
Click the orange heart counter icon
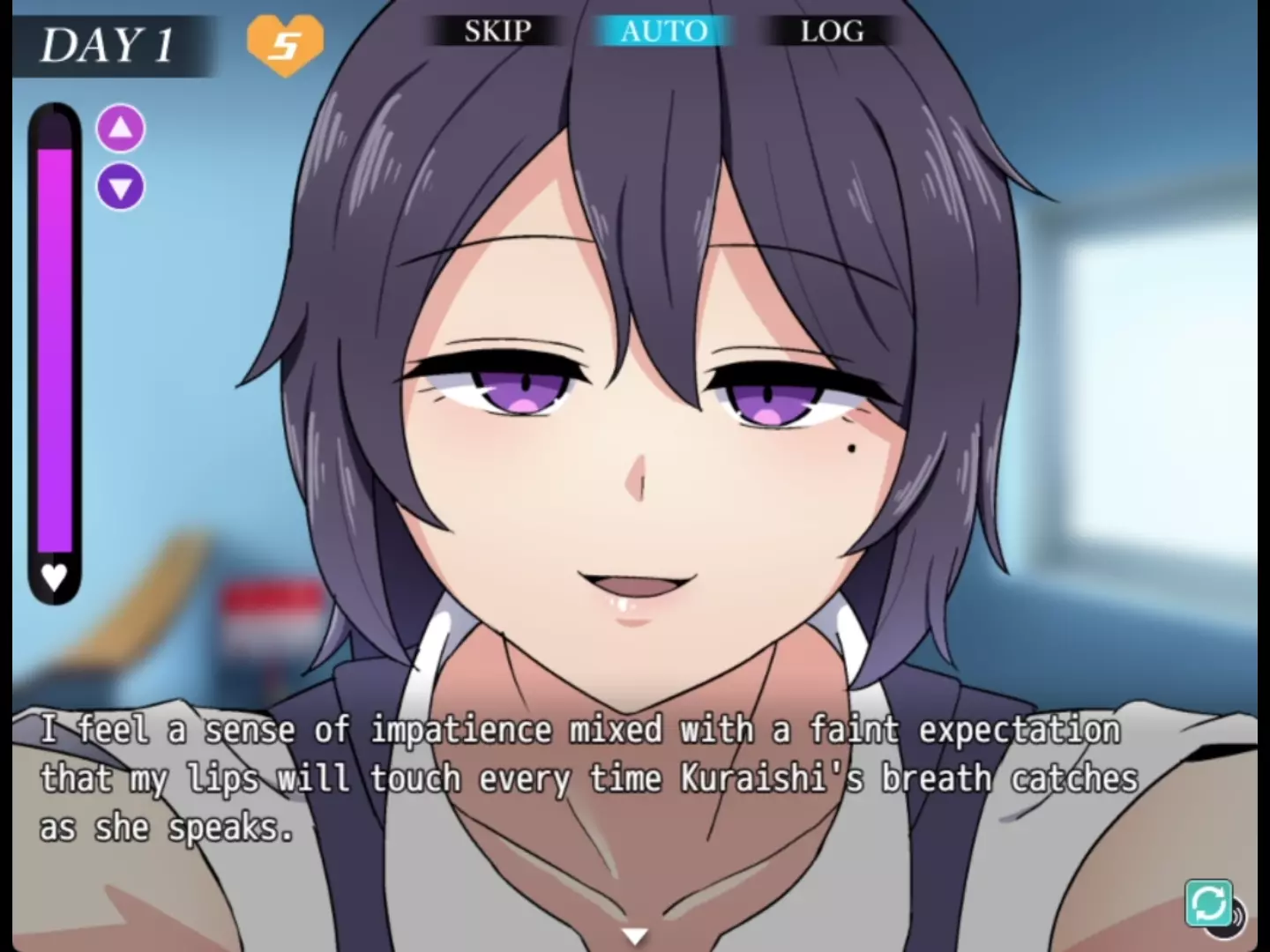(285, 42)
